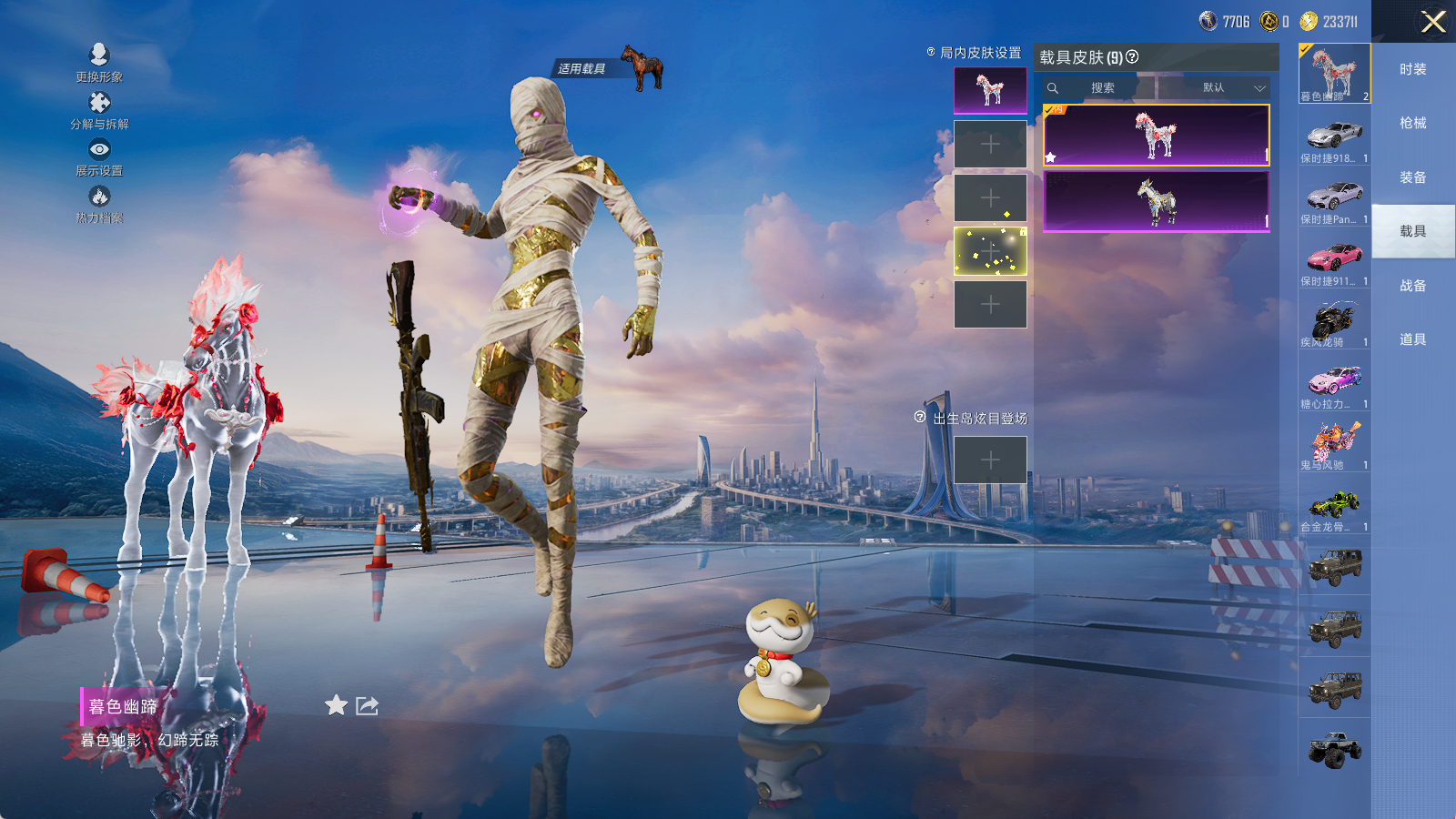Screen dimensions: 1456x819
Task: Favorite the skin with the star icon
Action: tap(336, 705)
